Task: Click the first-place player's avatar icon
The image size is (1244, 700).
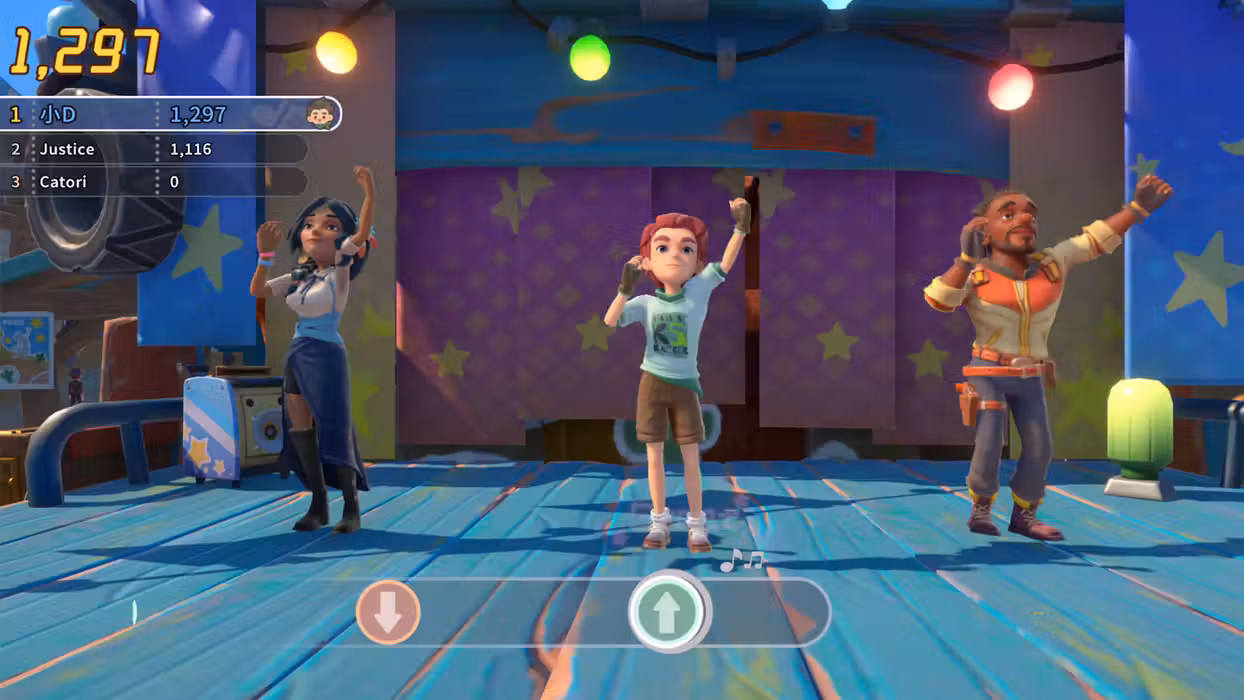Action: pos(320,114)
